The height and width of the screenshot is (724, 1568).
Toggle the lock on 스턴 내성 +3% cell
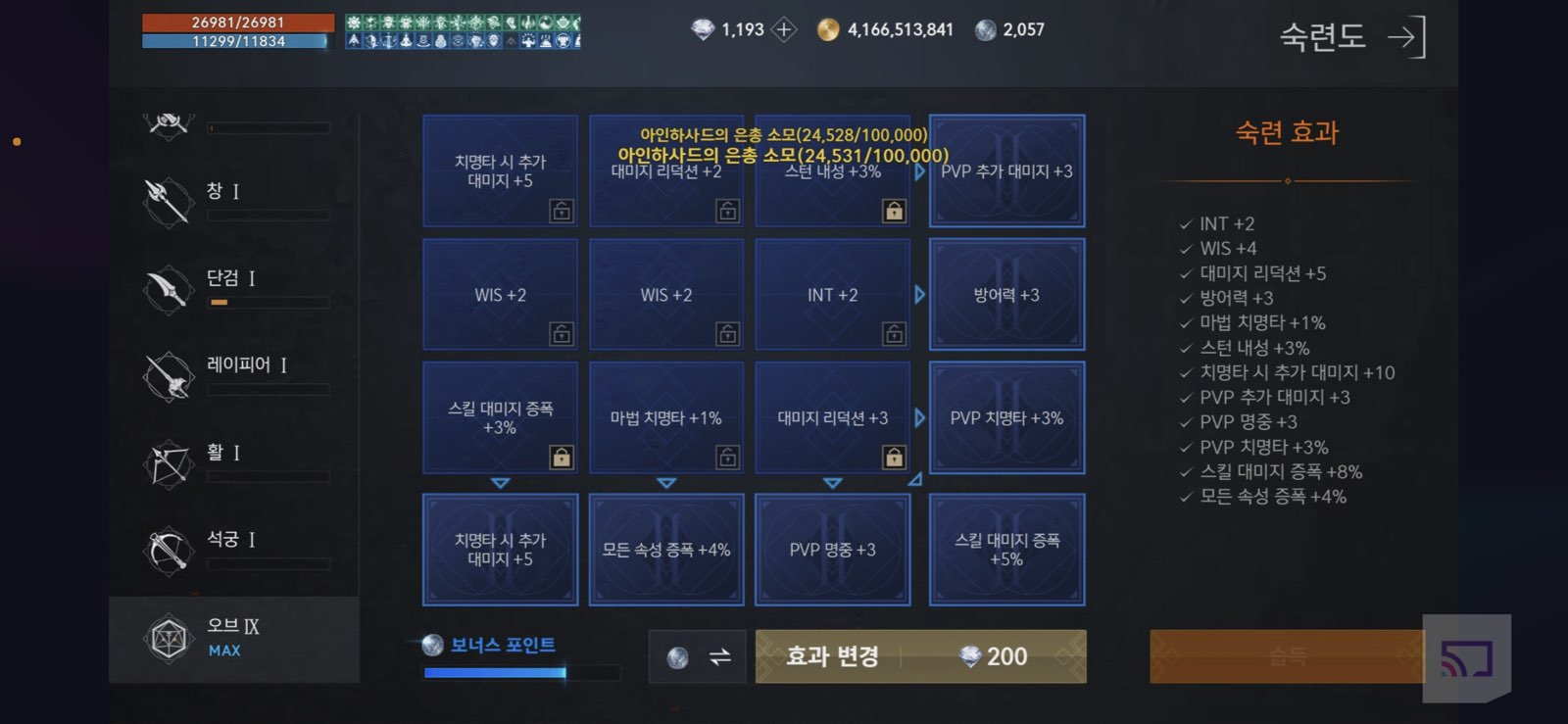894,210
